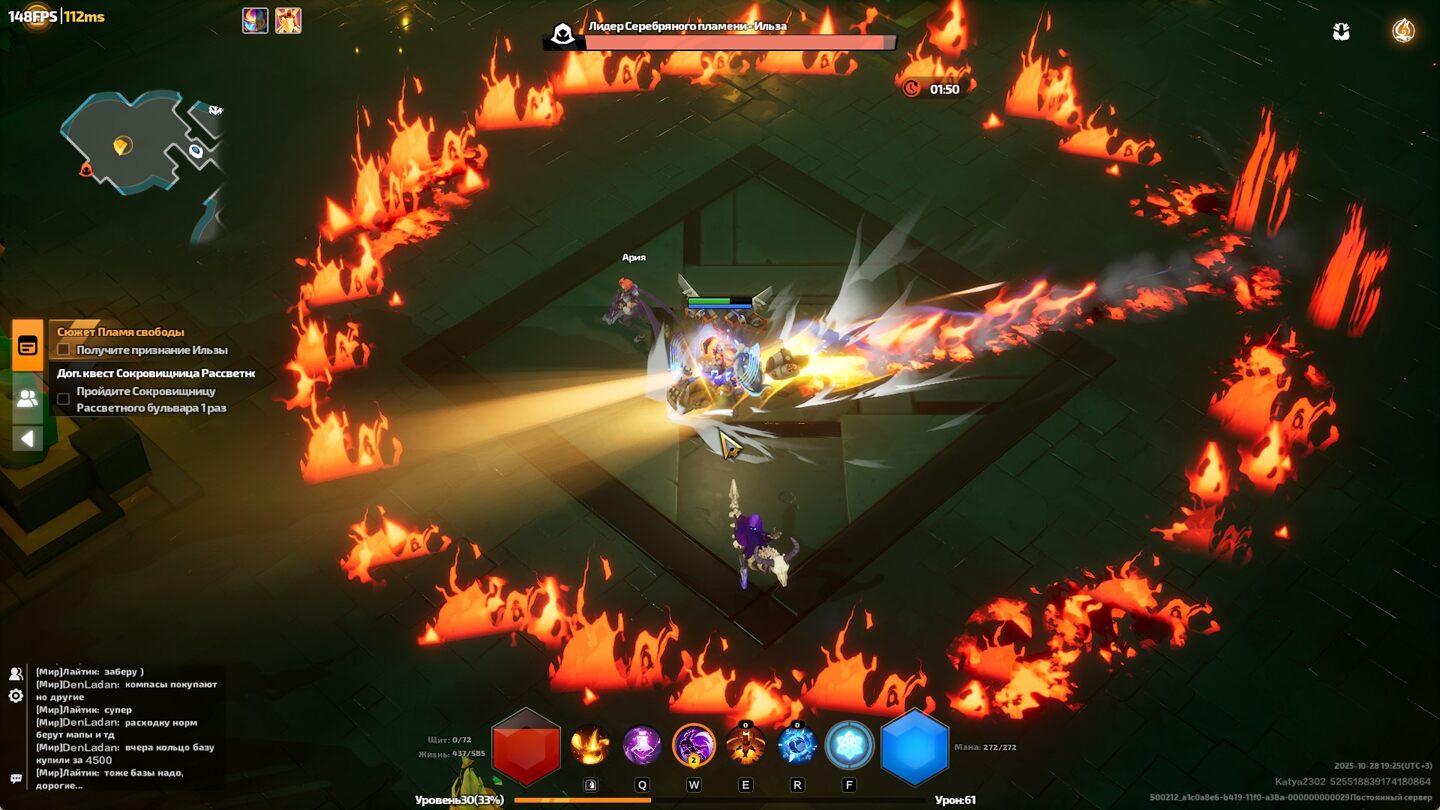Image resolution: width=1440 pixels, height=810 pixels.
Task: Click the white paw icon at top right
Action: coord(1342,32)
